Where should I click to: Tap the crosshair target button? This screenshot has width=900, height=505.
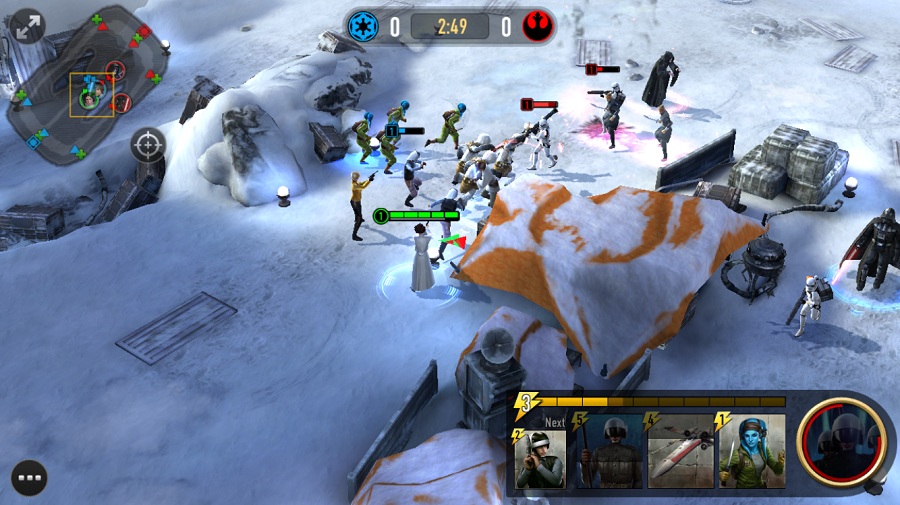click(148, 145)
